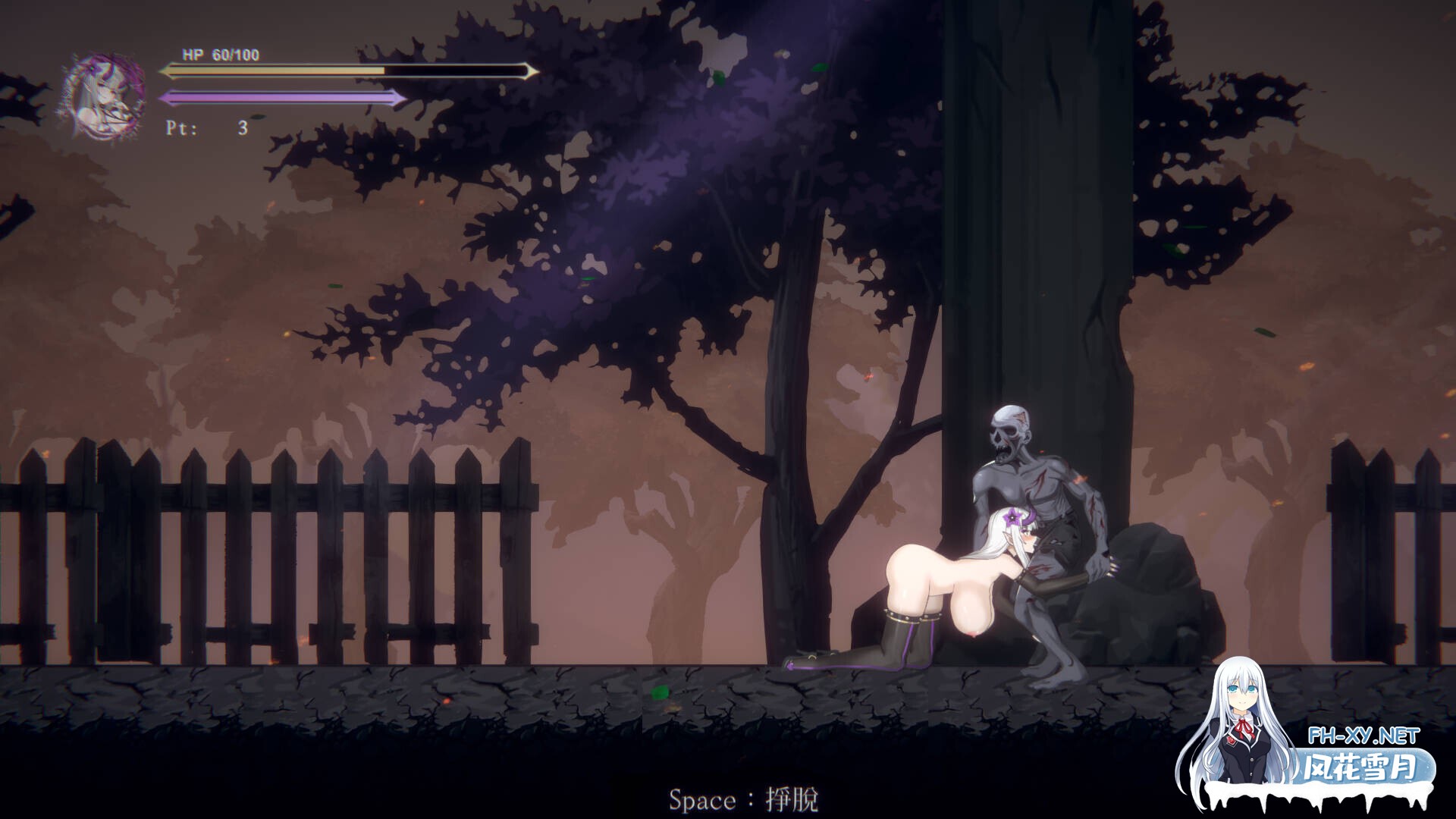Click the Pt: 3 points counter
The height and width of the screenshot is (819, 1456).
pos(205,128)
